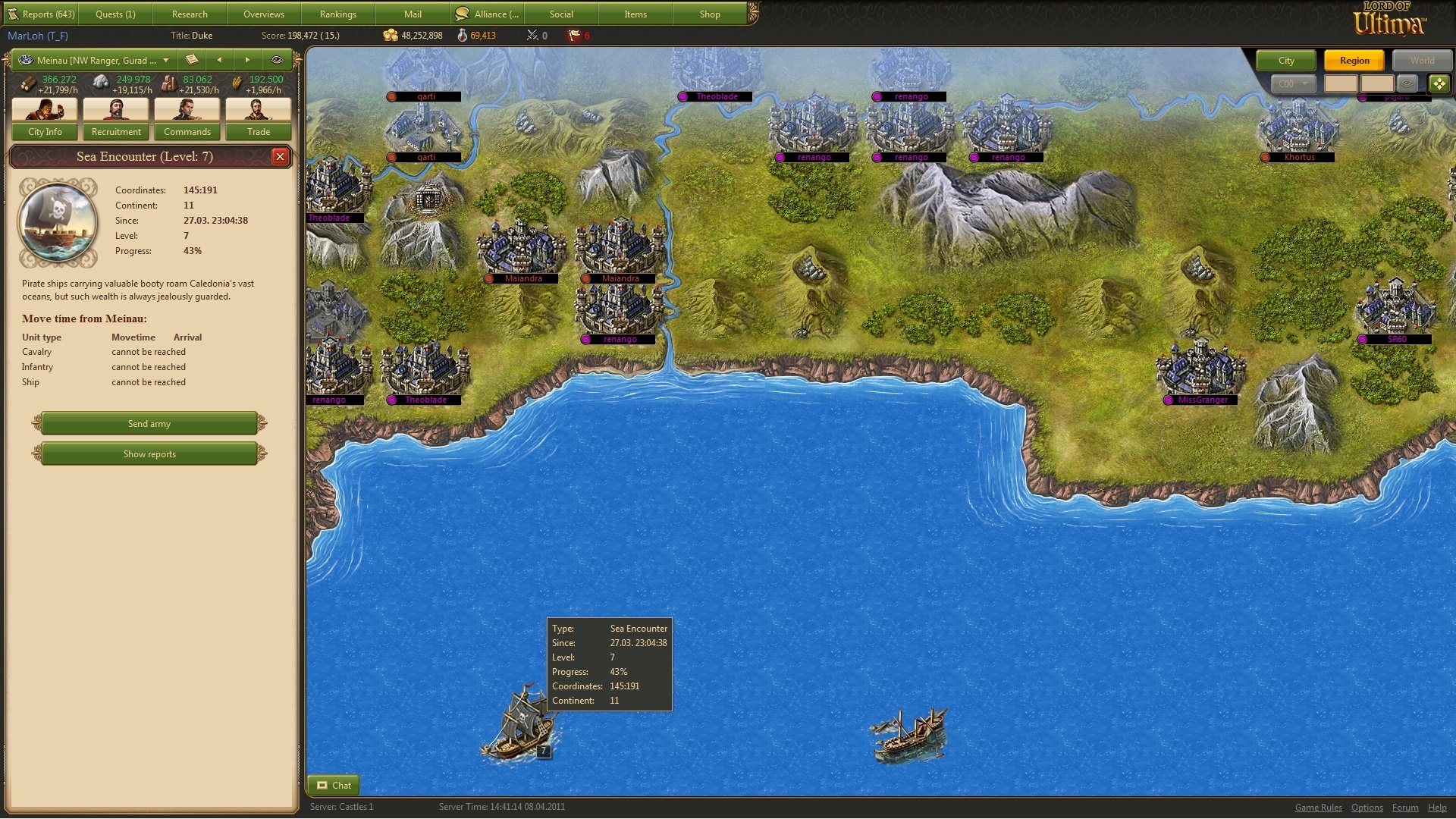The height and width of the screenshot is (819, 1456).
Task: Click the stone resource icon
Action: [99, 83]
